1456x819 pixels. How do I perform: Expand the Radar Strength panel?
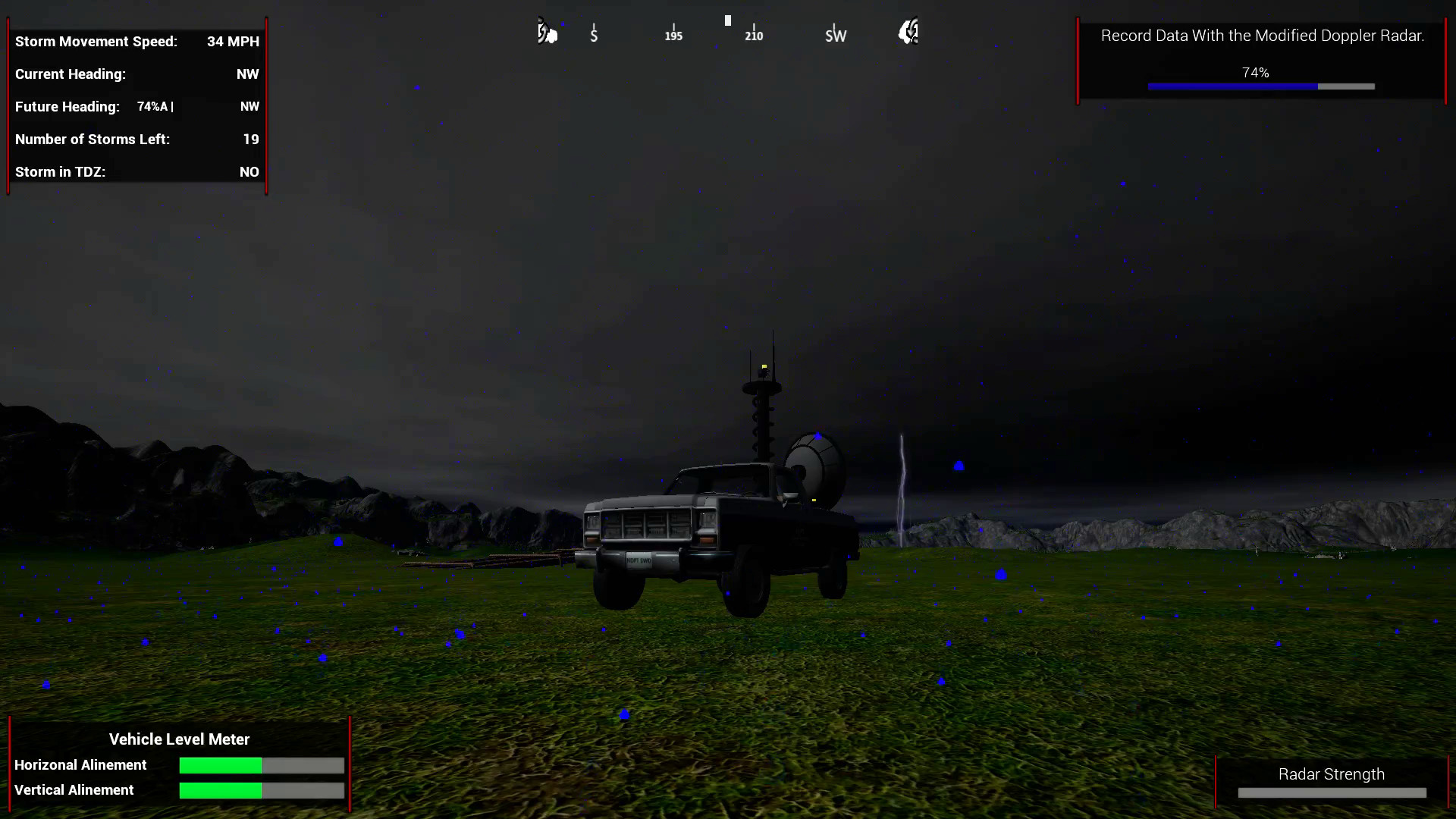click(x=1332, y=774)
